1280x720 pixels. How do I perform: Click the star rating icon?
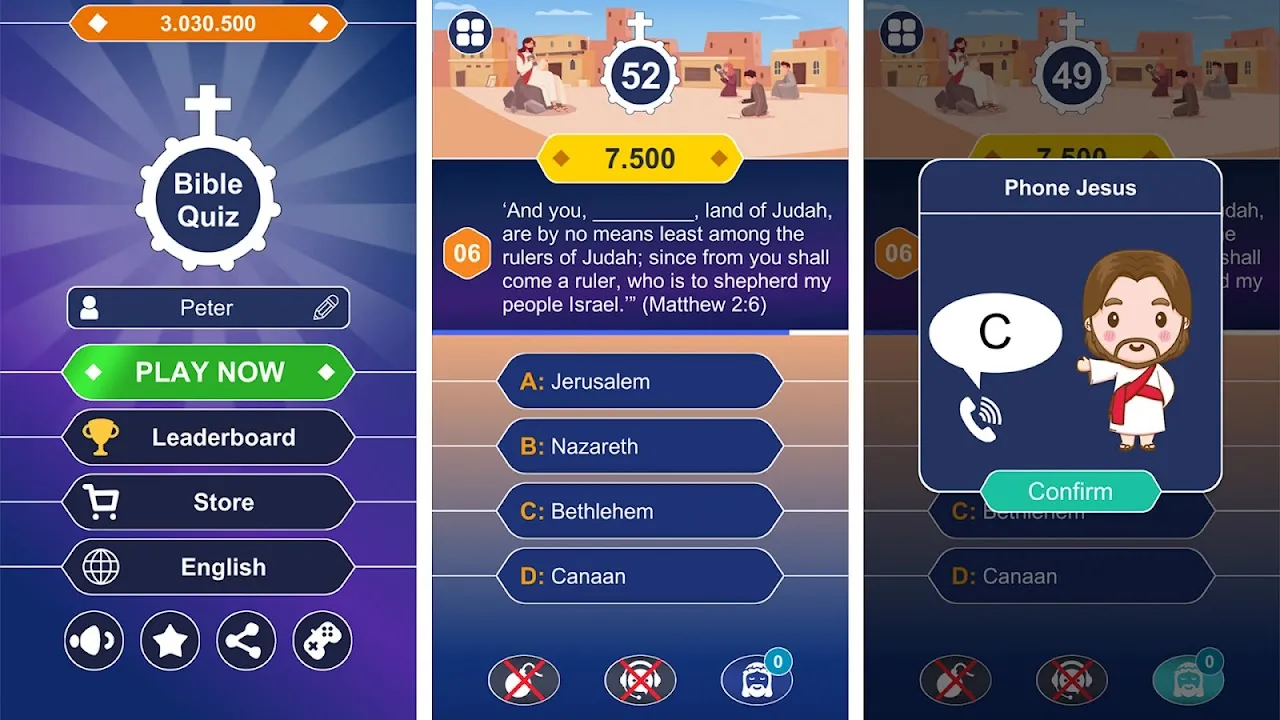[169, 640]
